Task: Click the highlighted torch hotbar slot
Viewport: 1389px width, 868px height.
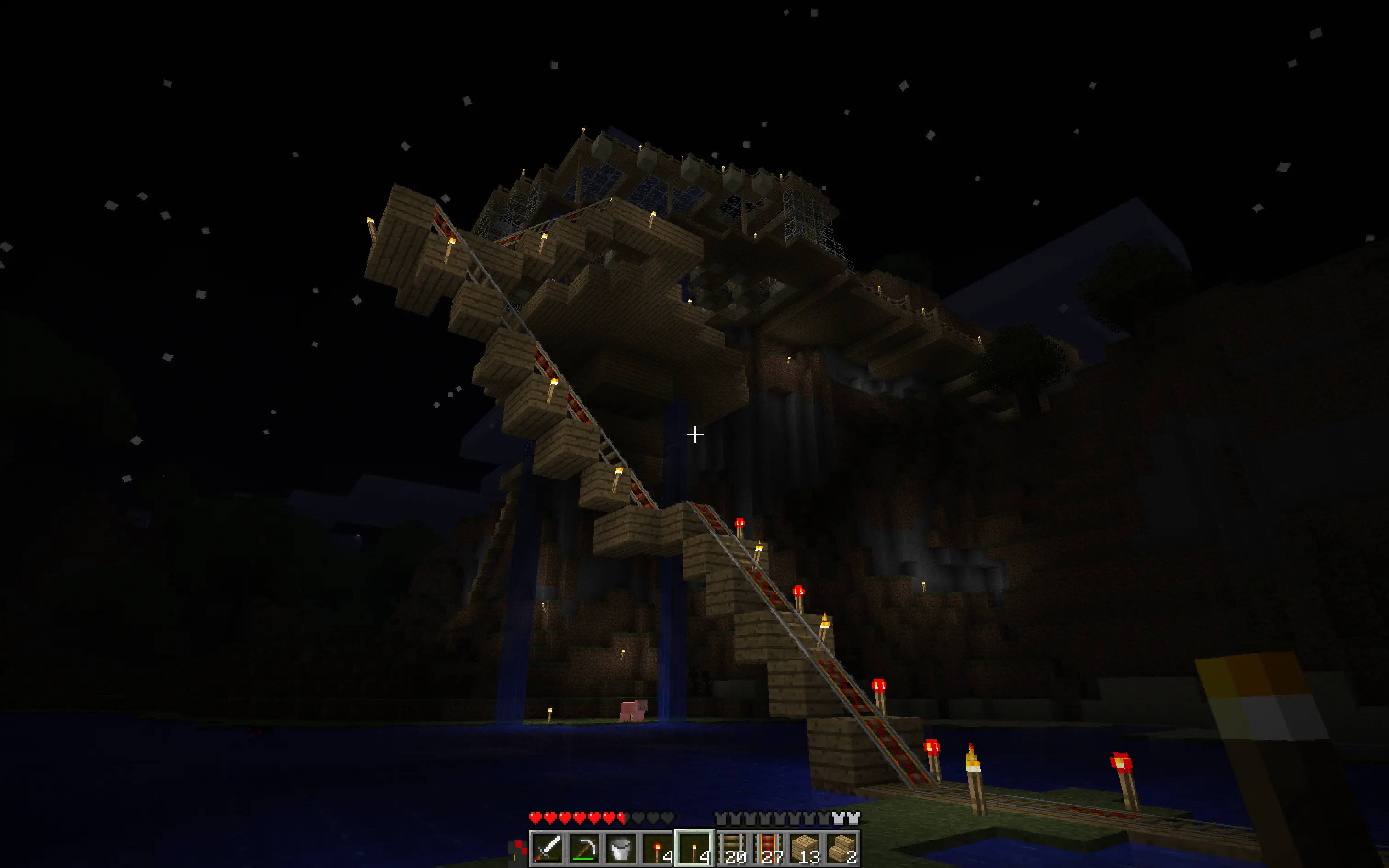Action: (x=694, y=848)
